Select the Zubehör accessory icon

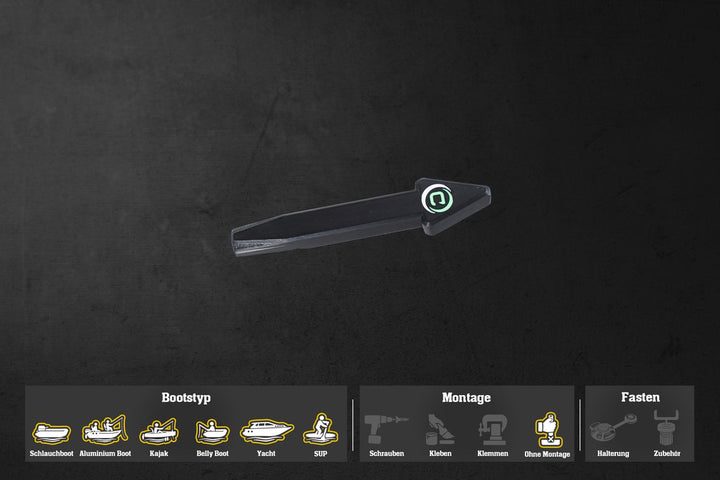[666, 430]
